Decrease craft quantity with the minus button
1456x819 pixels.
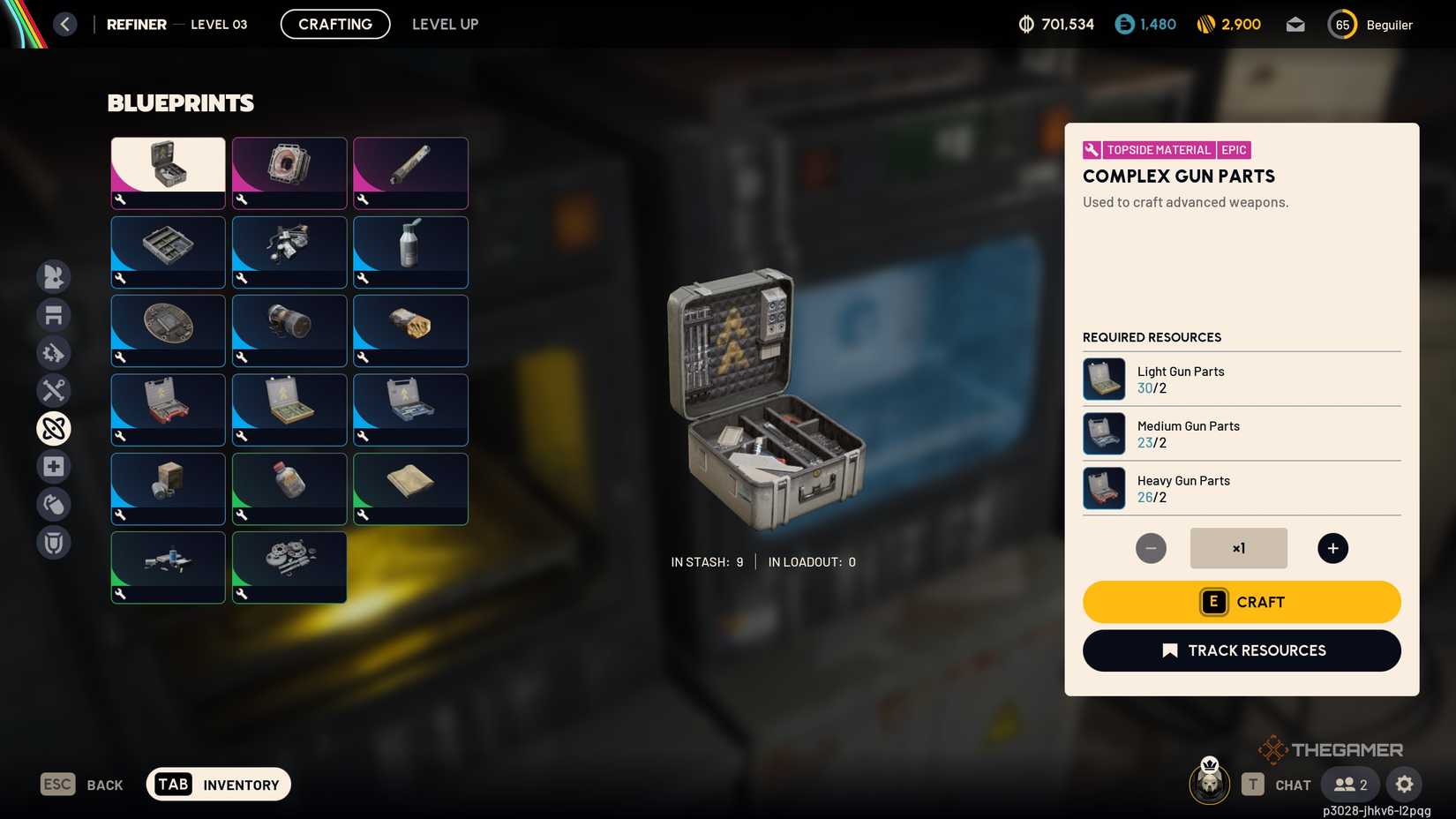click(1151, 548)
